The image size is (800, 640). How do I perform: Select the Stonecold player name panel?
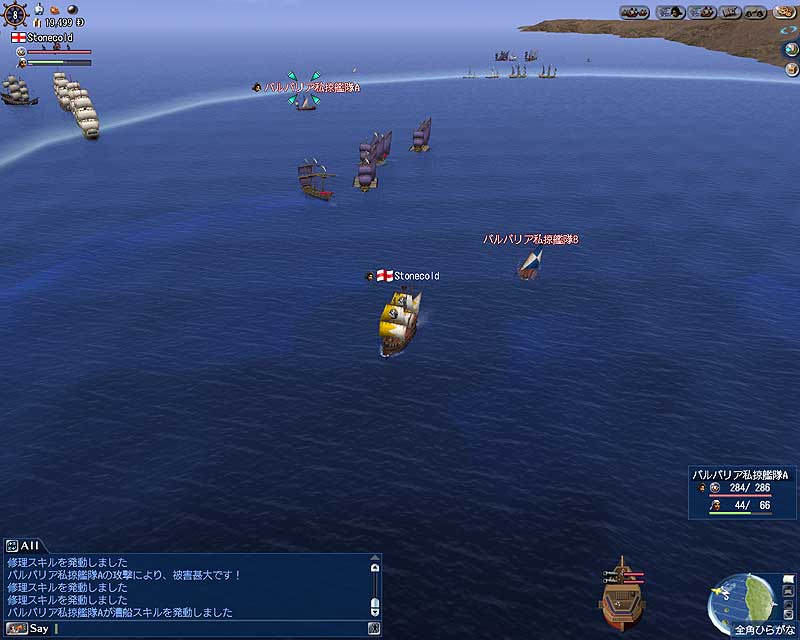point(43,37)
